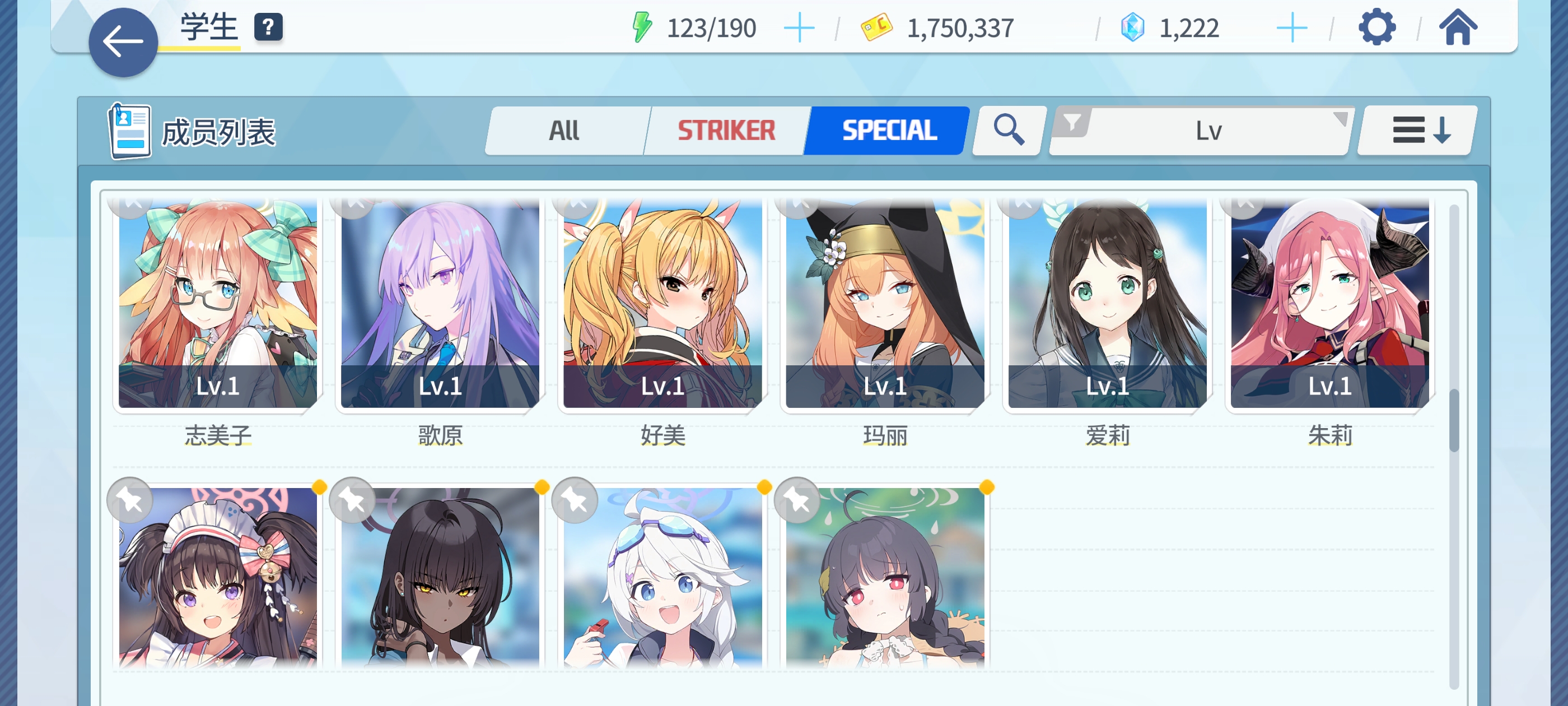Click the 123/190 energy display

click(712, 27)
